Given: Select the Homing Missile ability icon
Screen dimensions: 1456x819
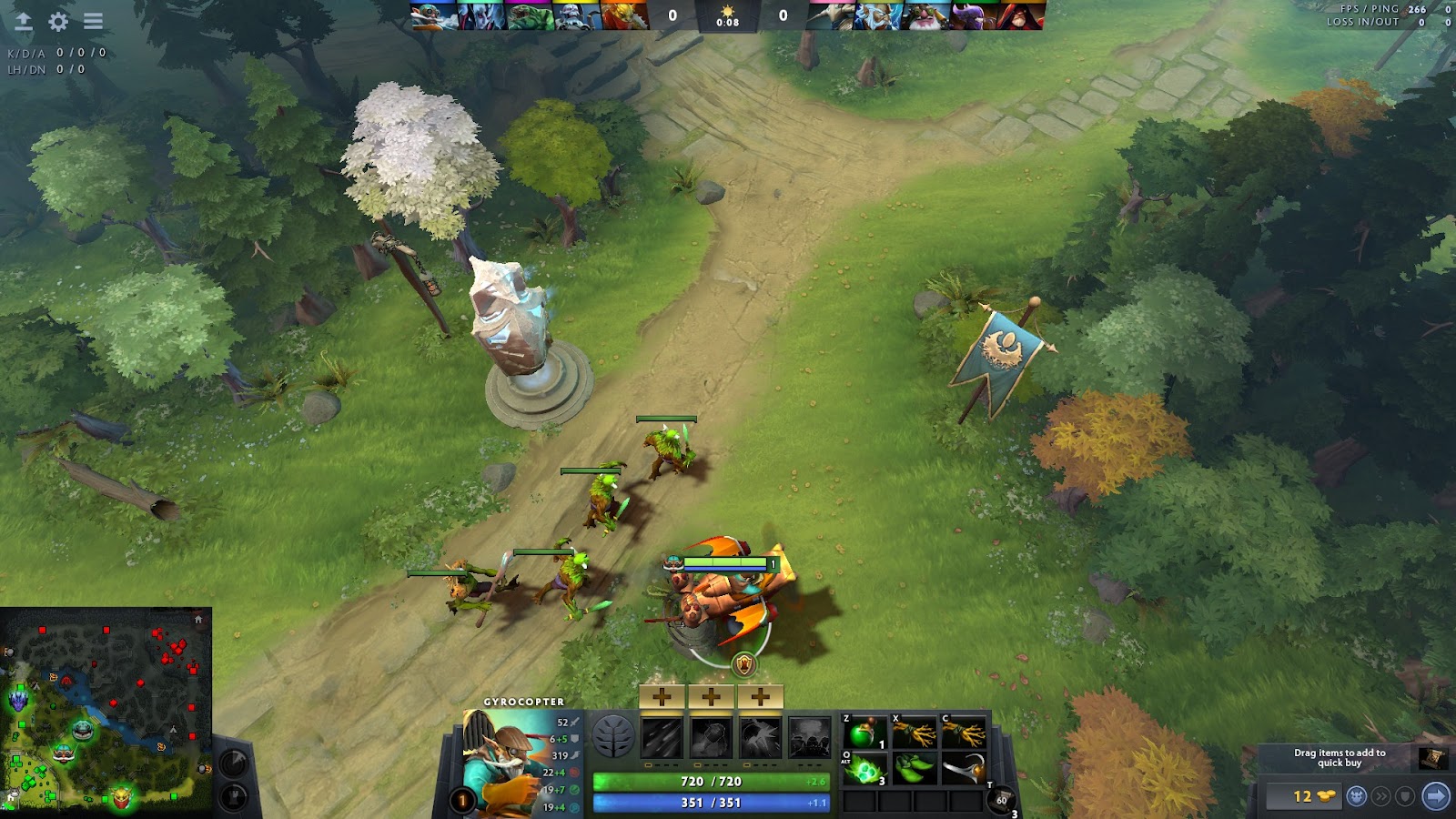Looking at the screenshot, I should (712, 737).
